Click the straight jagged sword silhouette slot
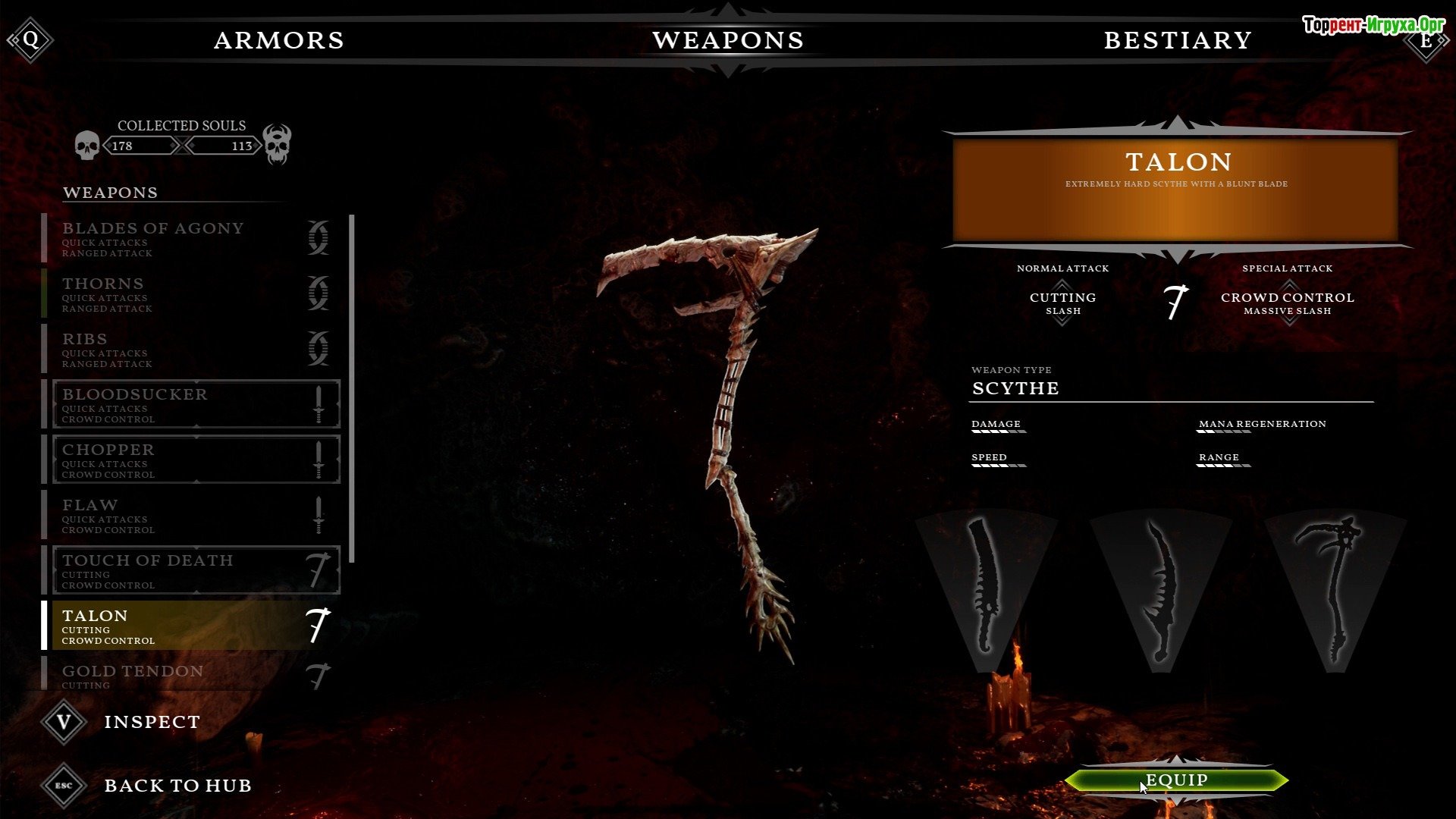 click(986, 588)
